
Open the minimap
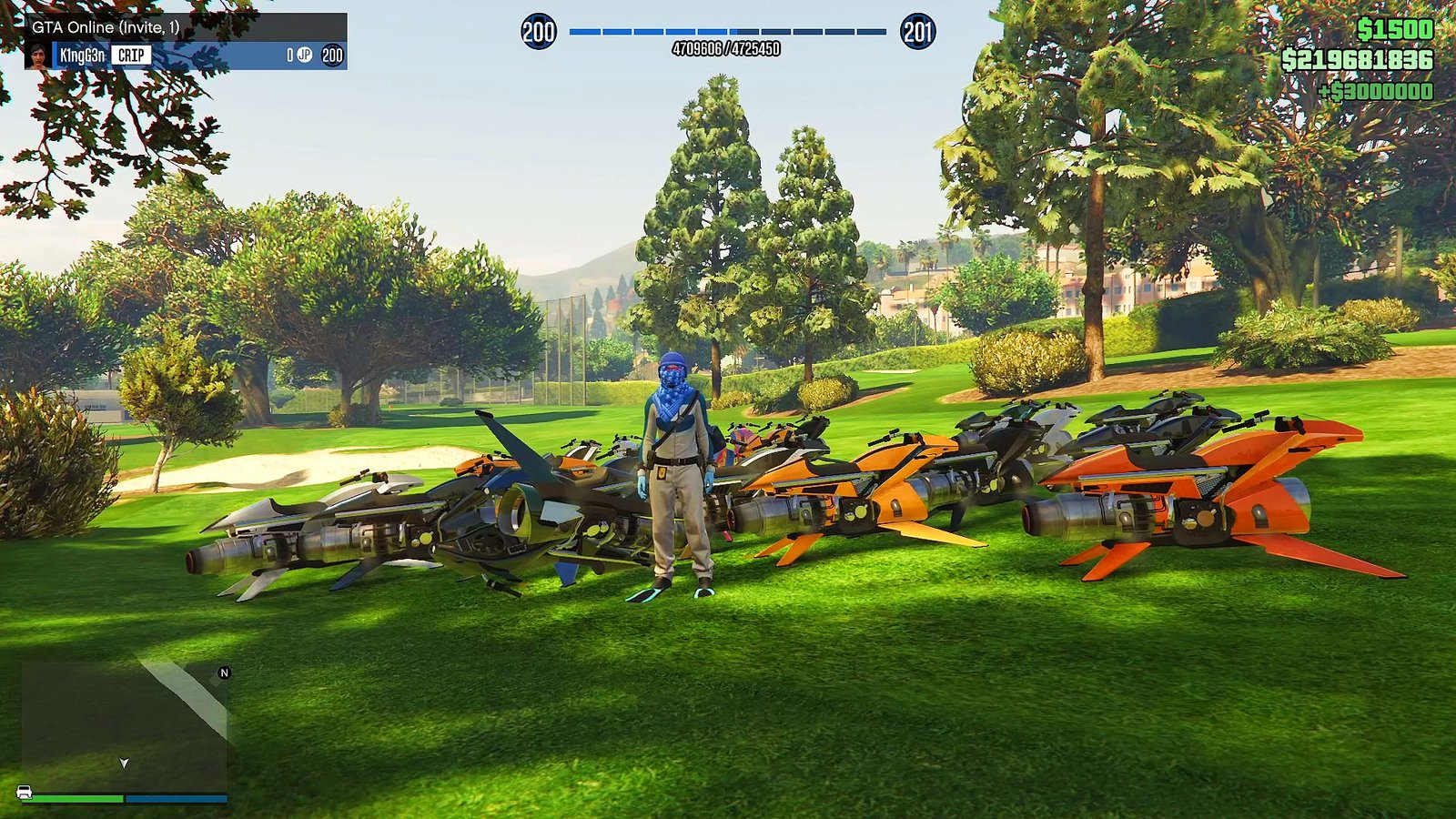coord(125,725)
